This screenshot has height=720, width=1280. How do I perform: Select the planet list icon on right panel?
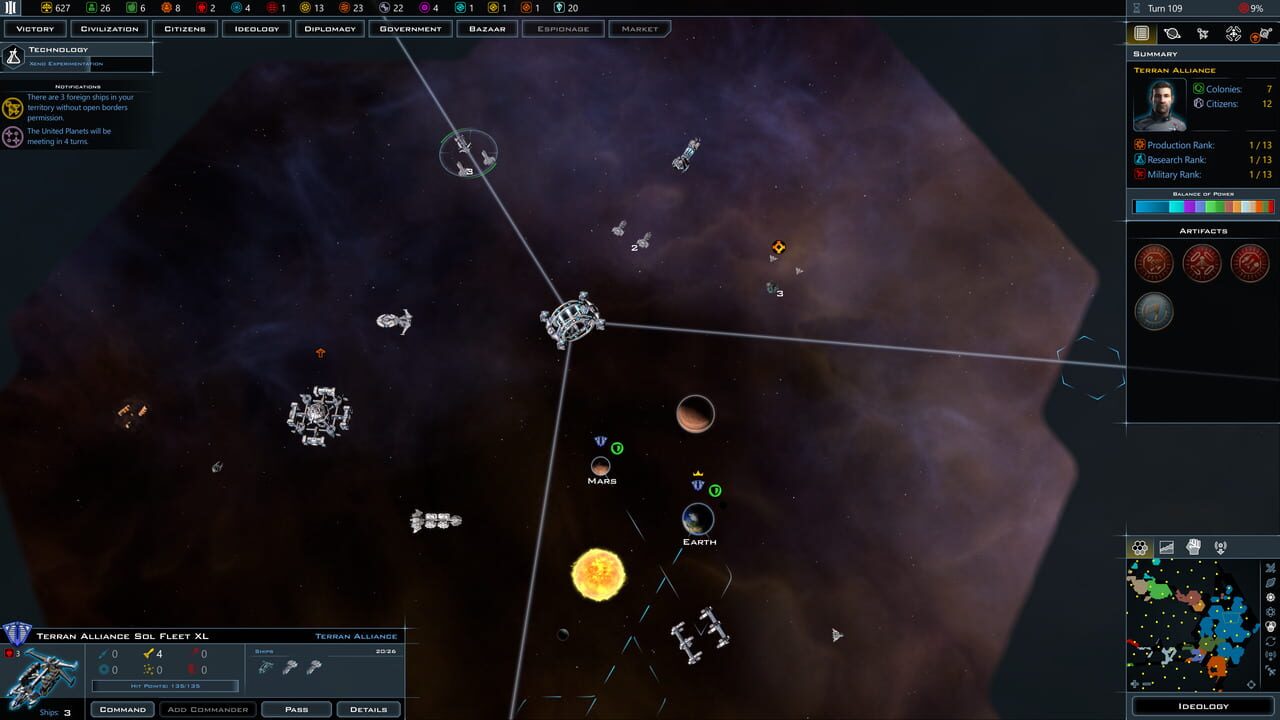tap(1172, 34)
